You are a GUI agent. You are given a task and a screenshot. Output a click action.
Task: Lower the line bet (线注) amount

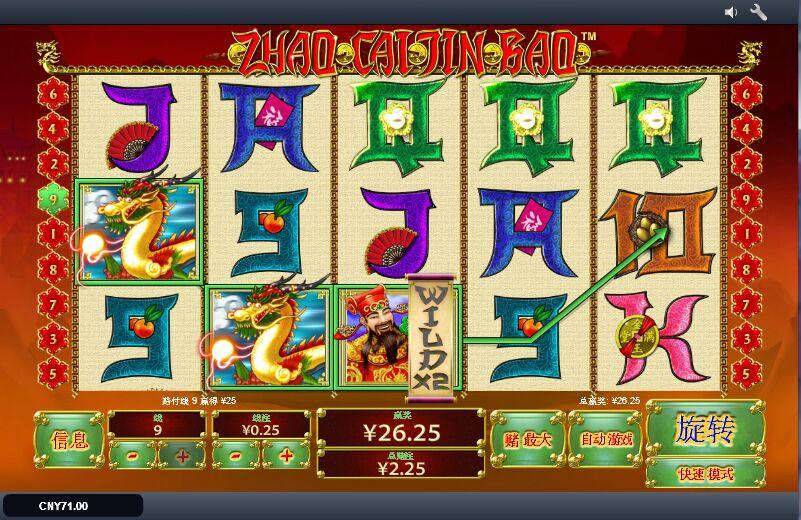click(237, 456)
